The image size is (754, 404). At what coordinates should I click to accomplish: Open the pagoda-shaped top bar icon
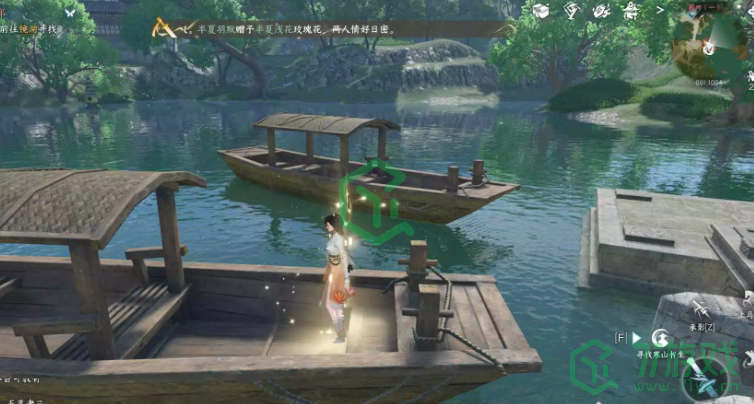(629, 11)
